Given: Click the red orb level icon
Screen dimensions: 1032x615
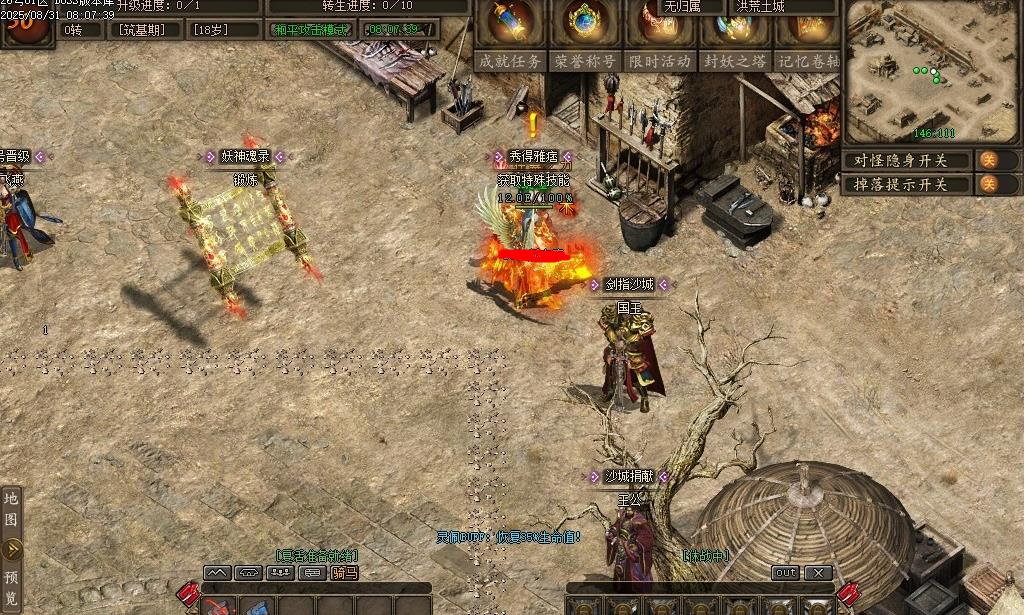Looking at the screenshot, I should point(27,24).
